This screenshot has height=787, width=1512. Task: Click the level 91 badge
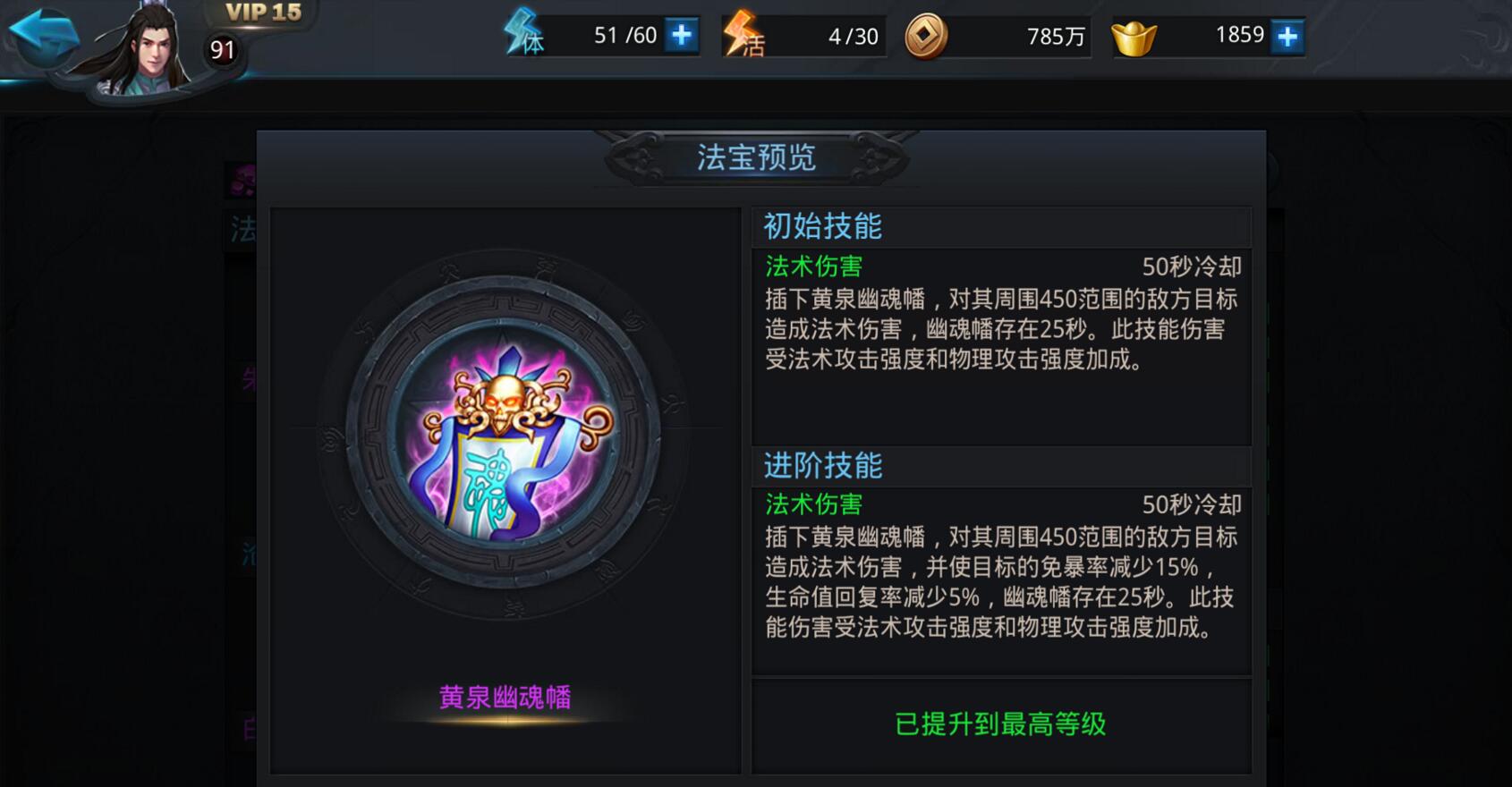223,51
